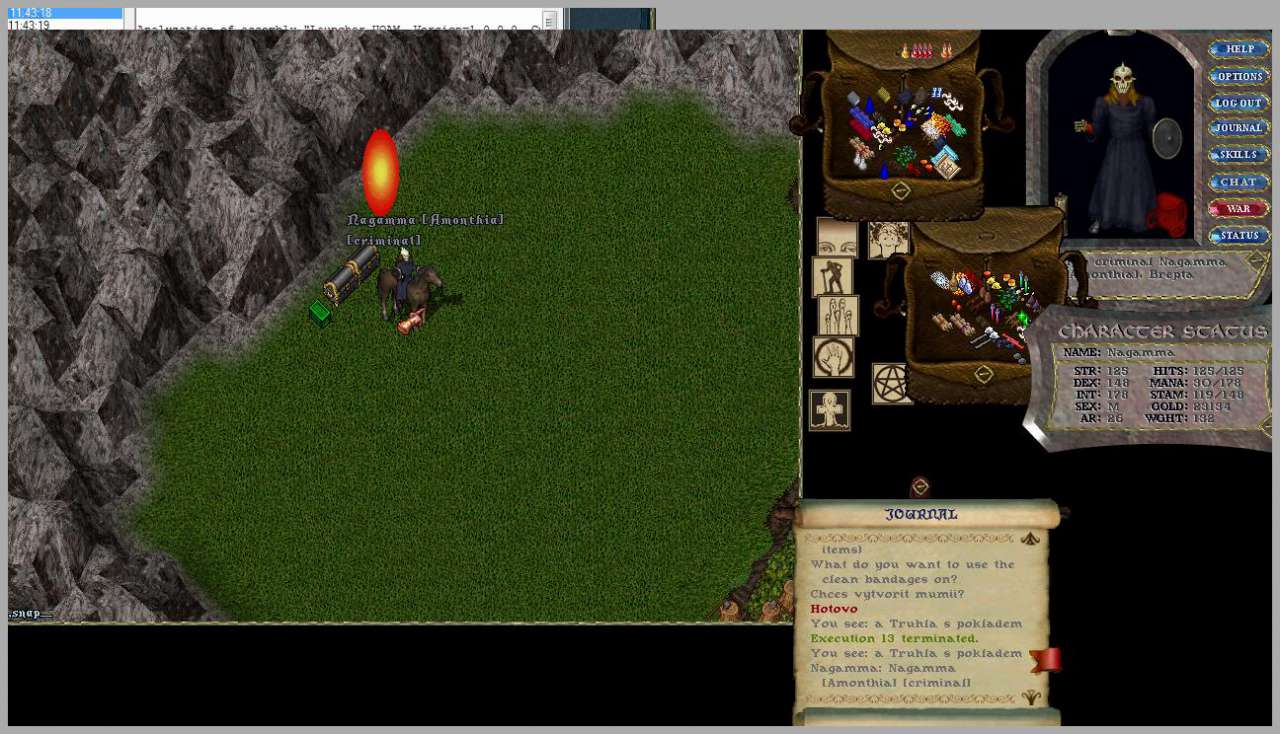
Task: Open the Options window
Action: pos(1239,76)
